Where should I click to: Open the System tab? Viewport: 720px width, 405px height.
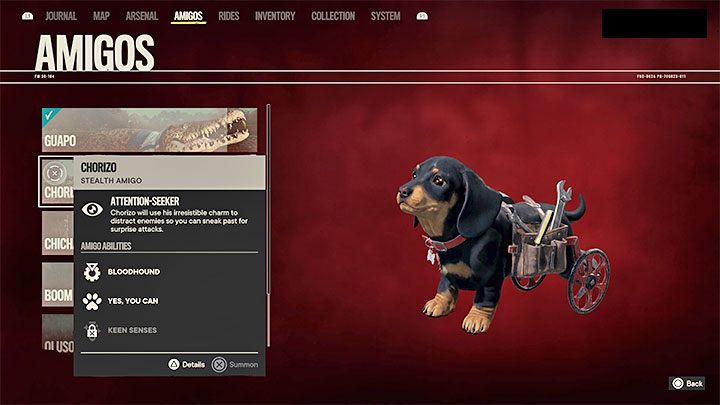click(x=385, y=16)
